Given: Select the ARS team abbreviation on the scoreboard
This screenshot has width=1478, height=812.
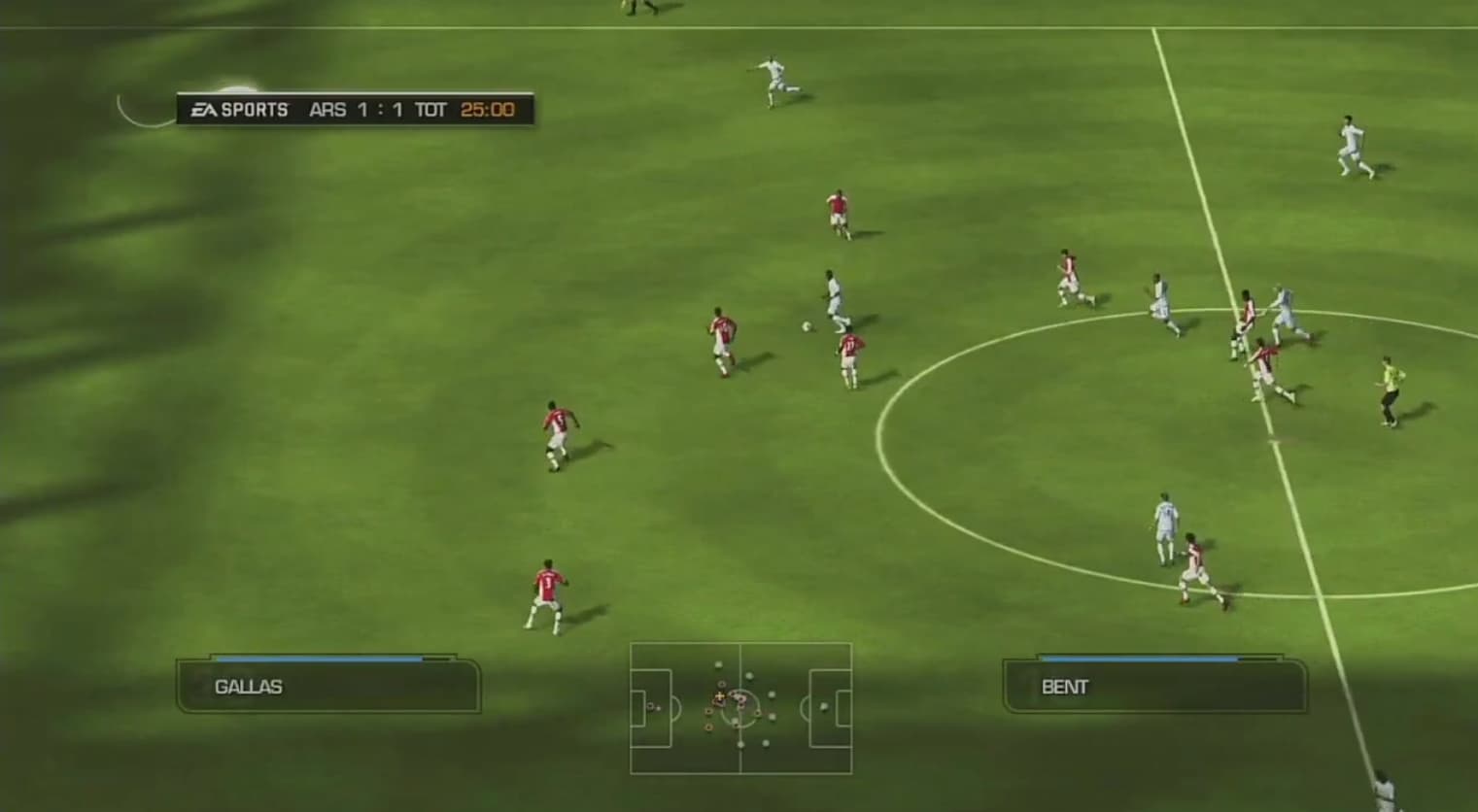Looking at the screenshot, I should click(327, 110).
